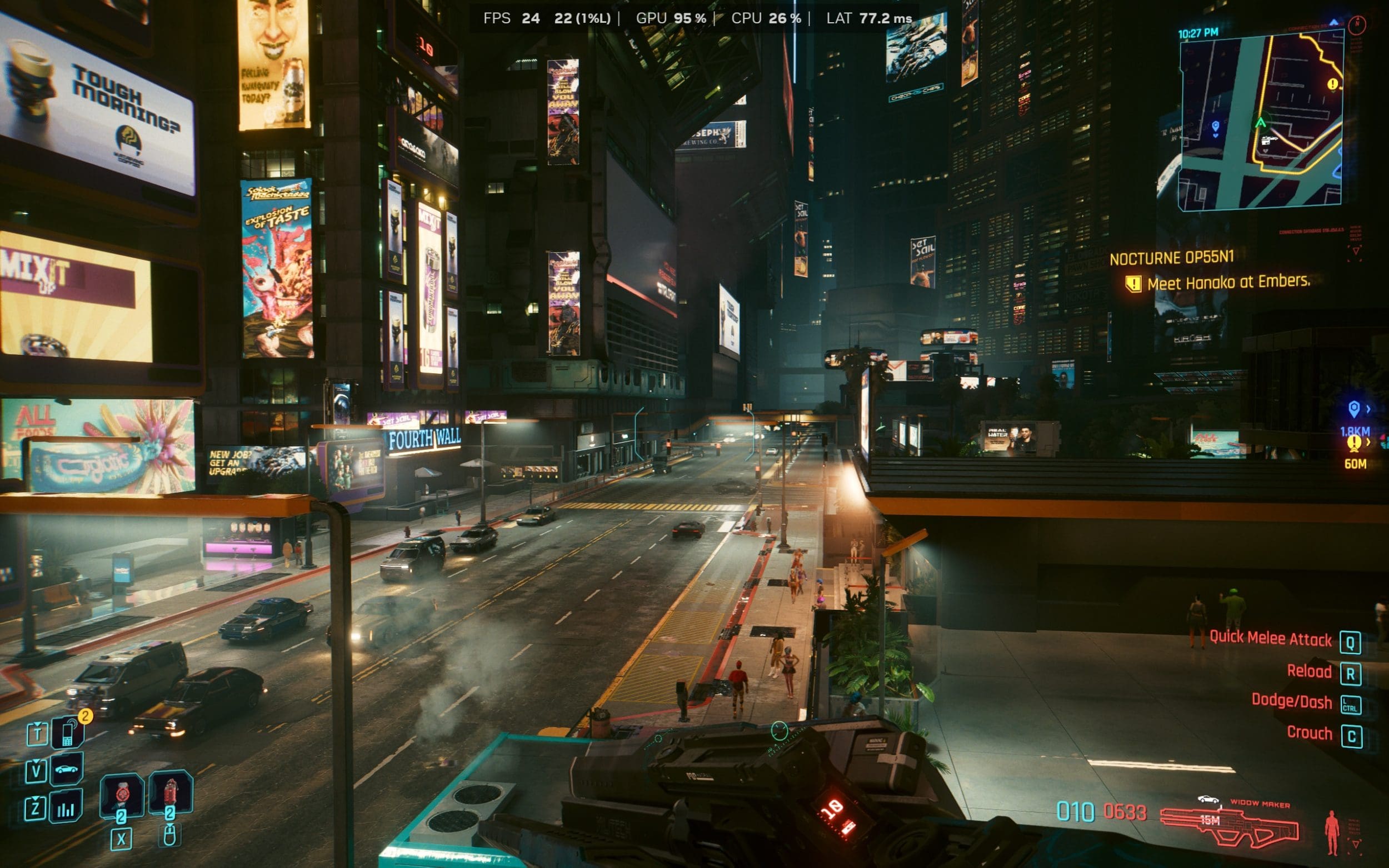Image resolution: width=1389 pixels, height=868 pixels.
Task: Select the inhaler consumable quick slot
Action: pyautogui.click(x=121, y=794)
